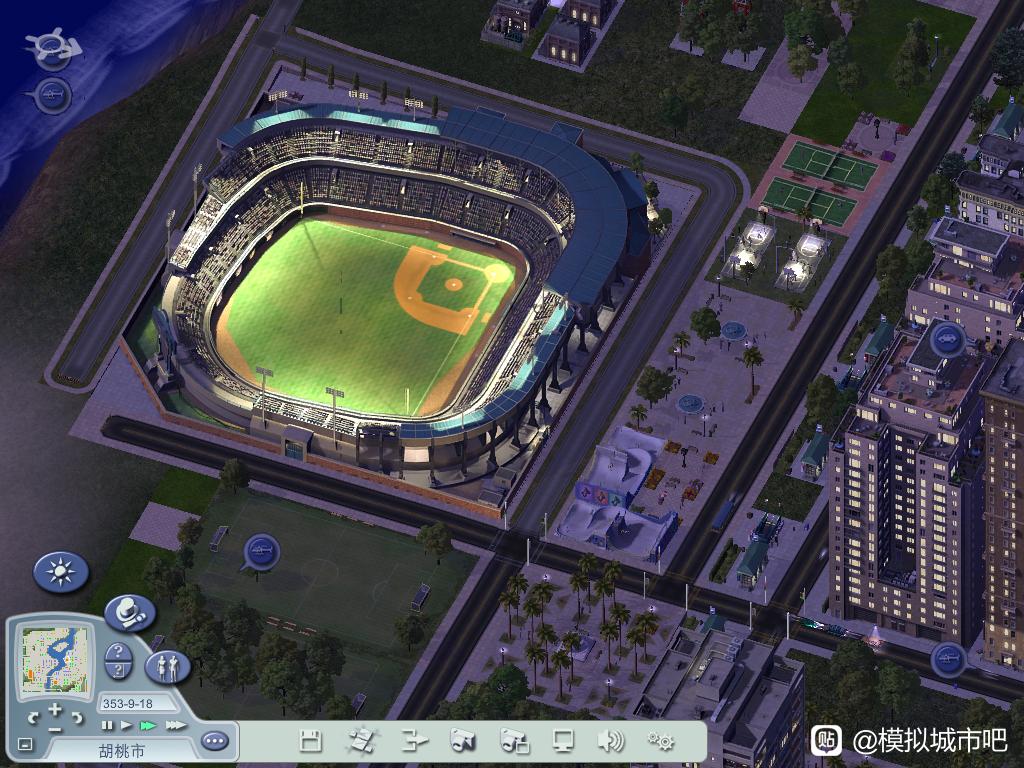Collapse the control panel with the minimize button
The width and height of the screenshot is (1024, 768).
pyautogui.click(x=25, y=744)
